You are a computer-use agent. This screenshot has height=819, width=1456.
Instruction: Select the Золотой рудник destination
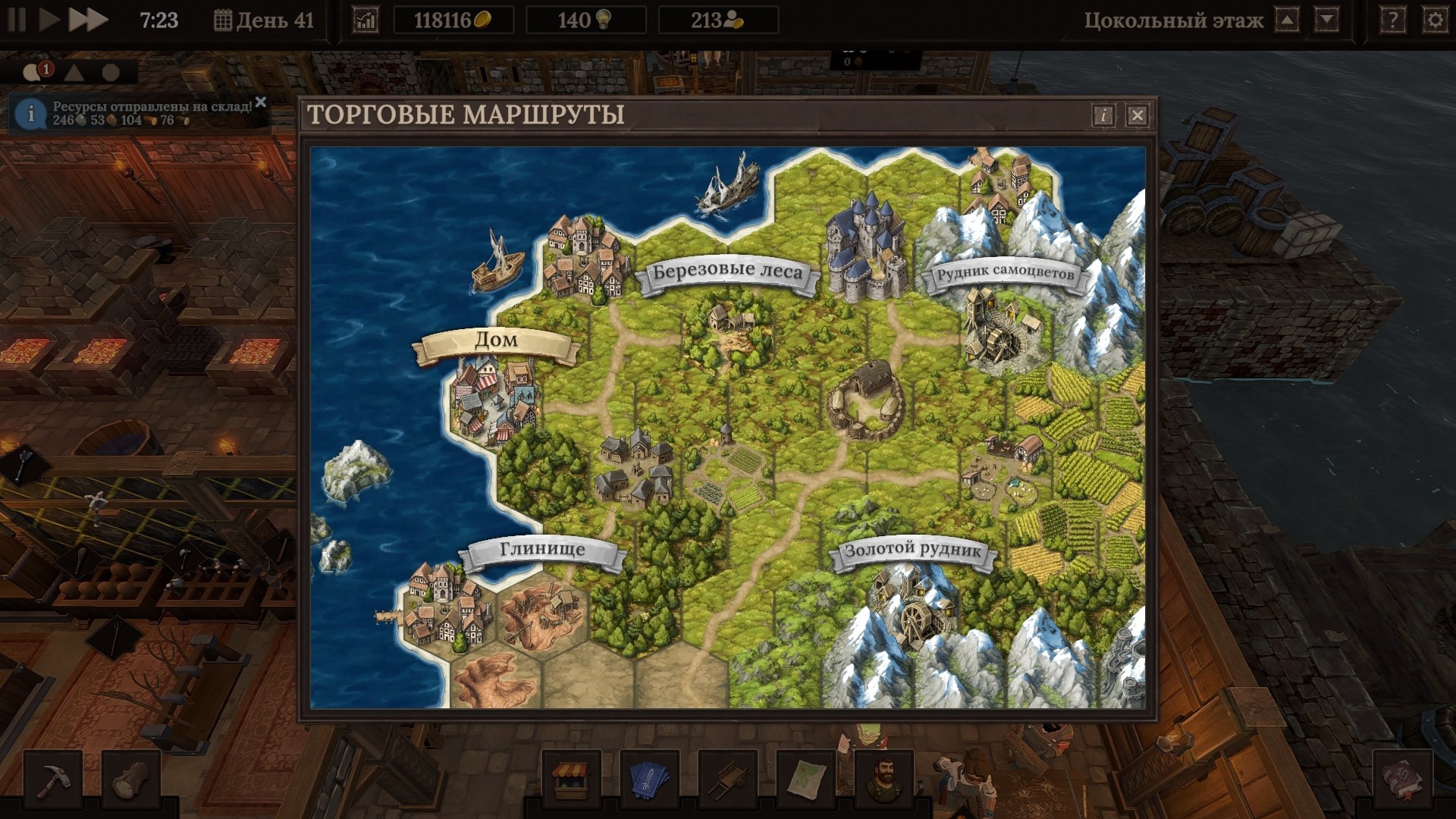[913, 551]
